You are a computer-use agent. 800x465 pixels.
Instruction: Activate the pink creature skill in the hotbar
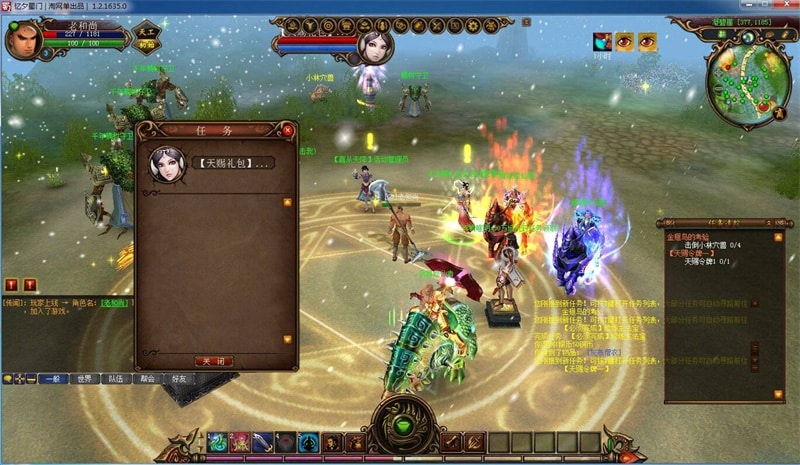pos(240,441)
